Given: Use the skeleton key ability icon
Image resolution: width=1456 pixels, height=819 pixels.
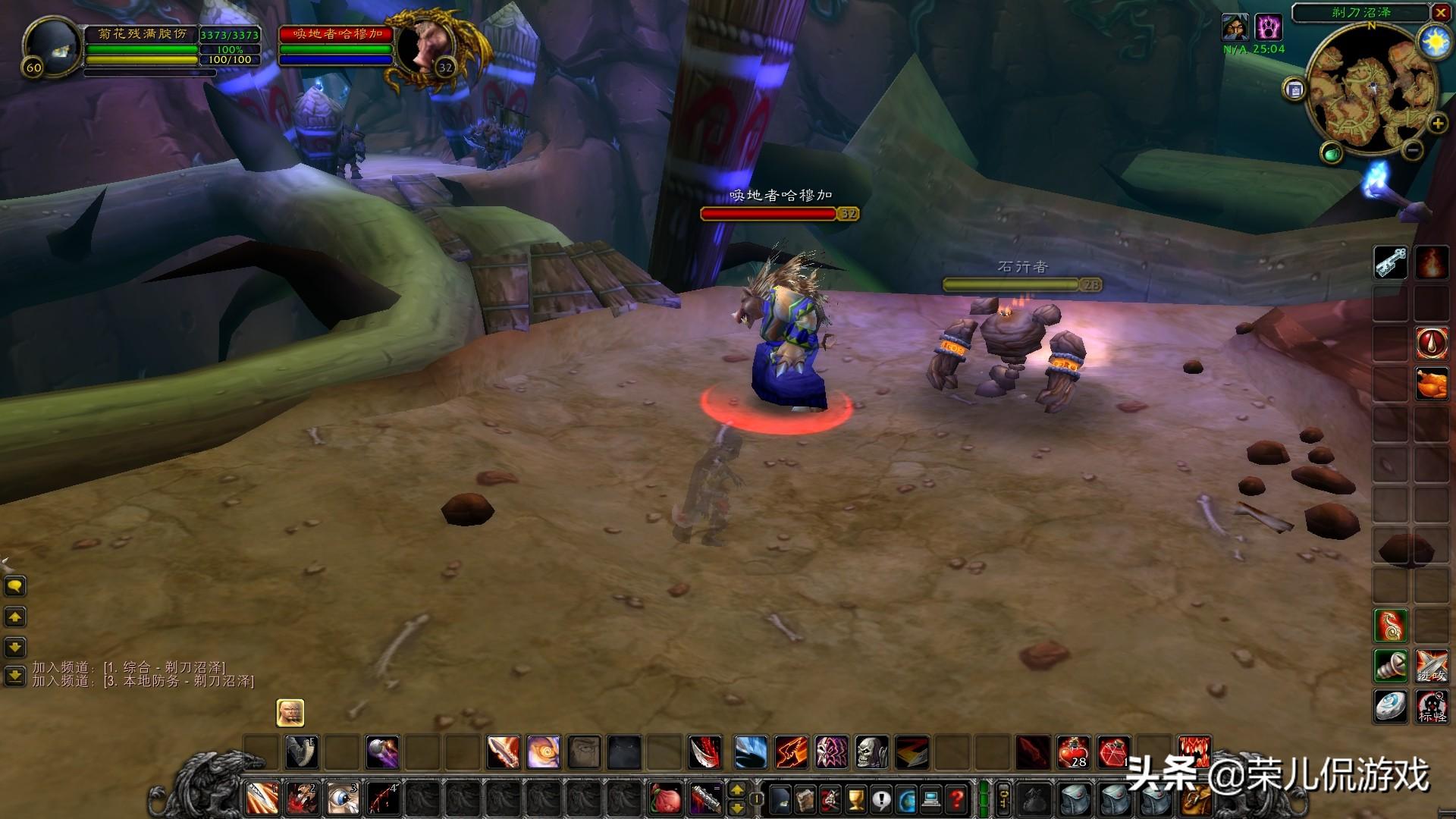Looking at the screenshot, I should [1391, 263].
